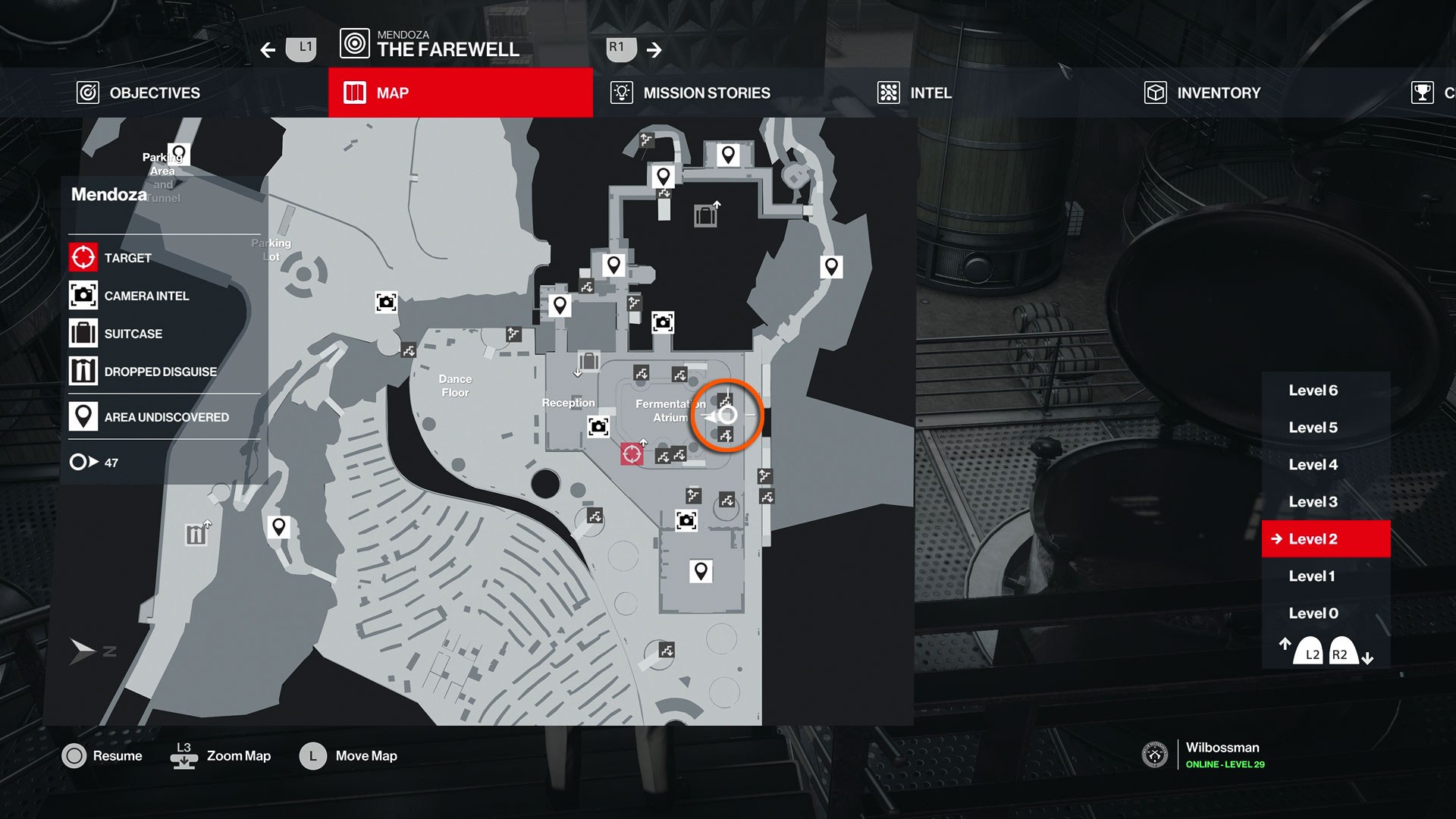Screen dimensions: 1456x819
Task: Switch to Level 1 floor
Action: [1312, 576]
